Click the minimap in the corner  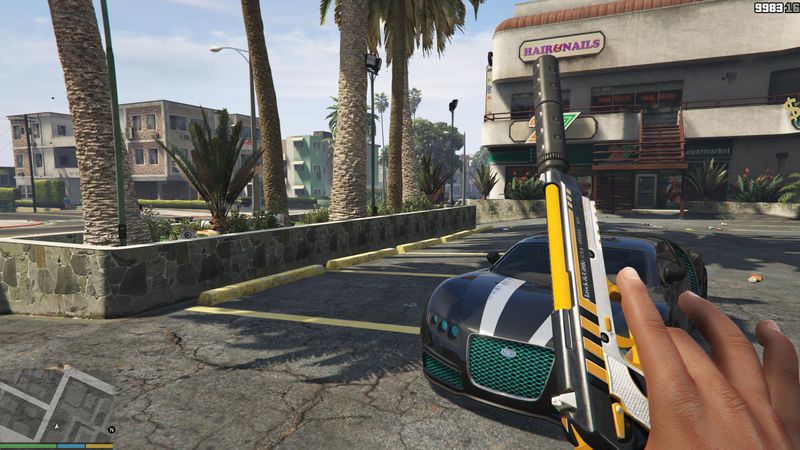(57, 404)
